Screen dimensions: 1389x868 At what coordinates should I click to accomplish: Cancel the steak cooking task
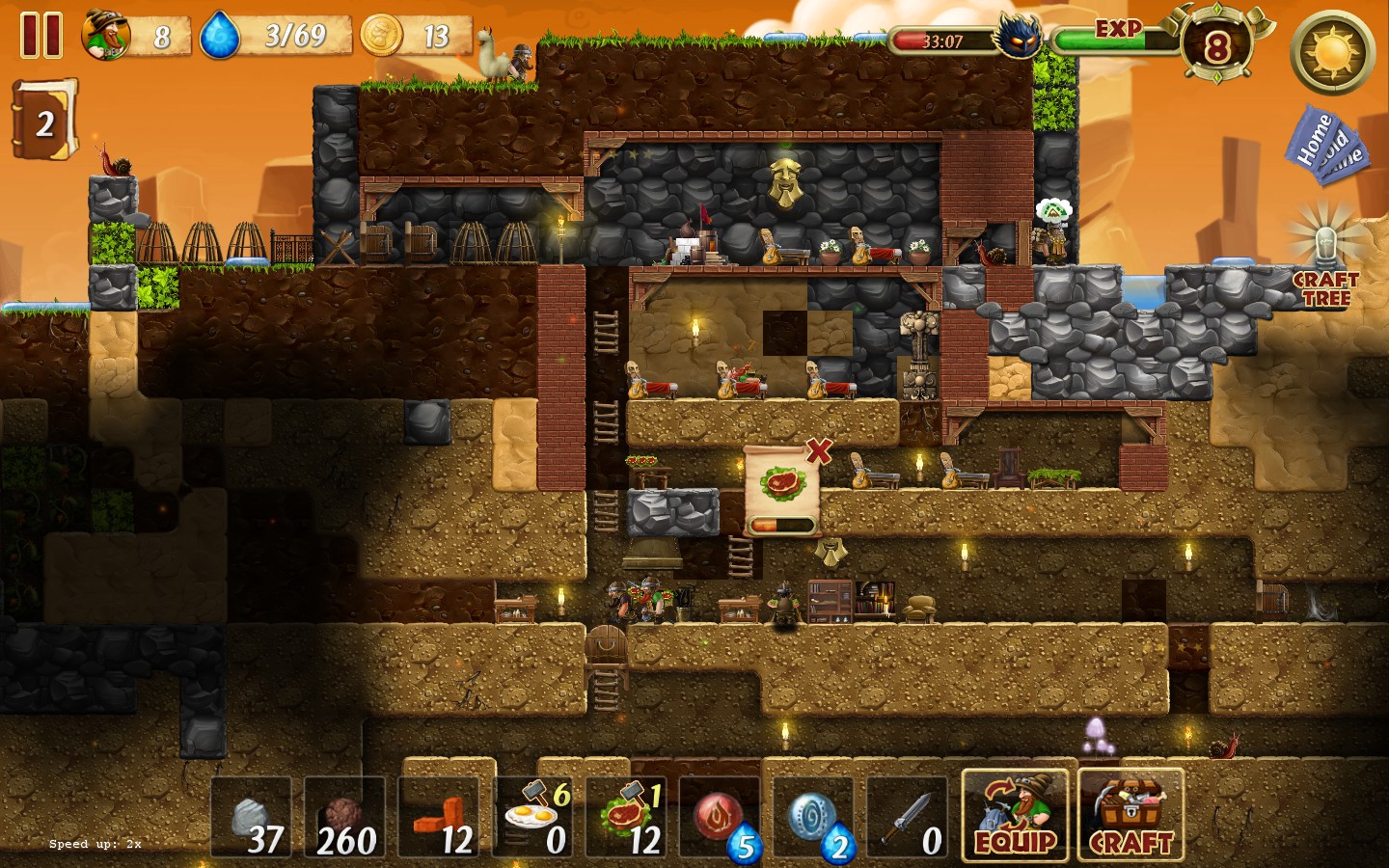click(819, 450)
